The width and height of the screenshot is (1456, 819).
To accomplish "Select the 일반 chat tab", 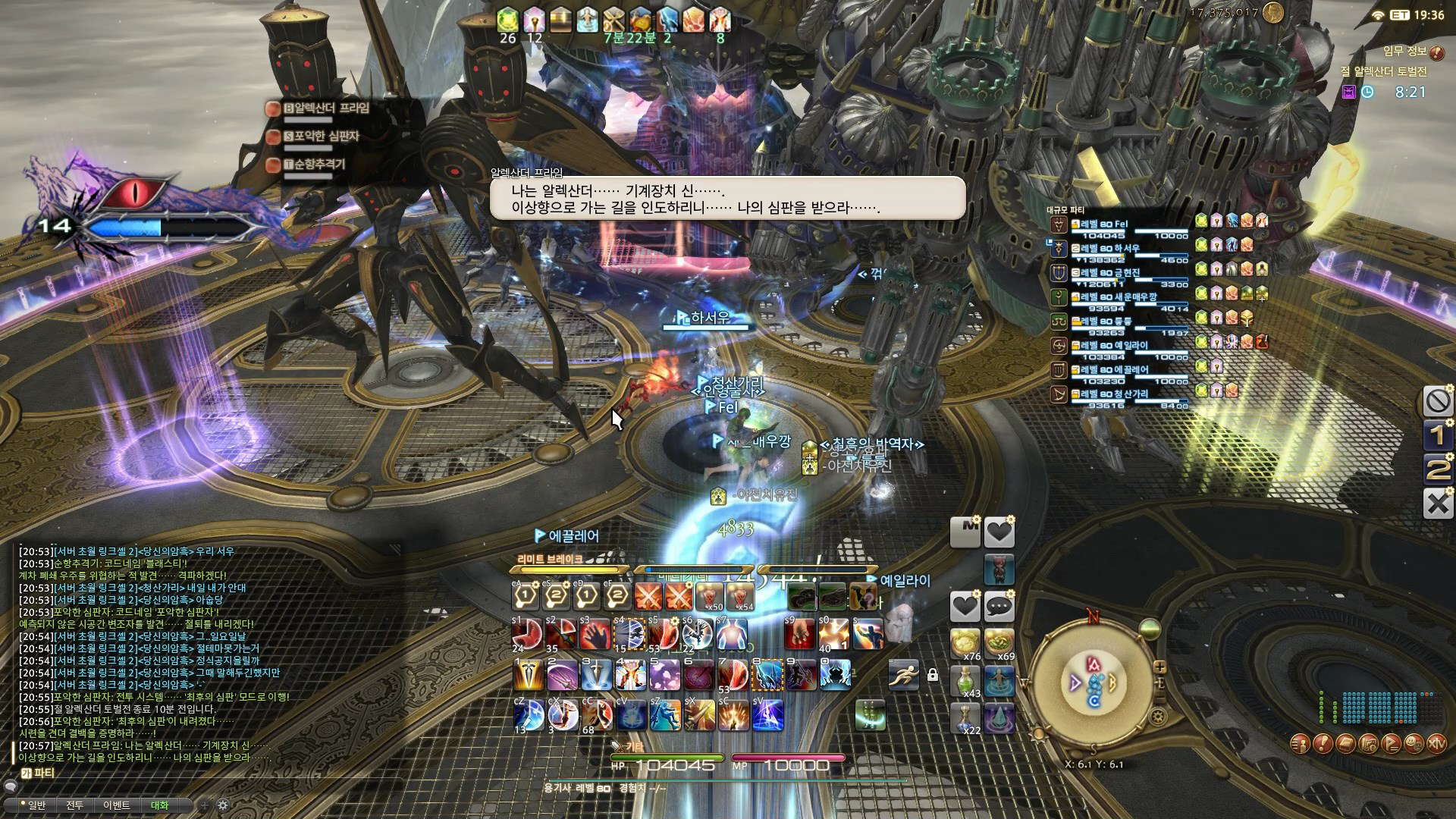I will pyautogui.click(x=36, y=805).
